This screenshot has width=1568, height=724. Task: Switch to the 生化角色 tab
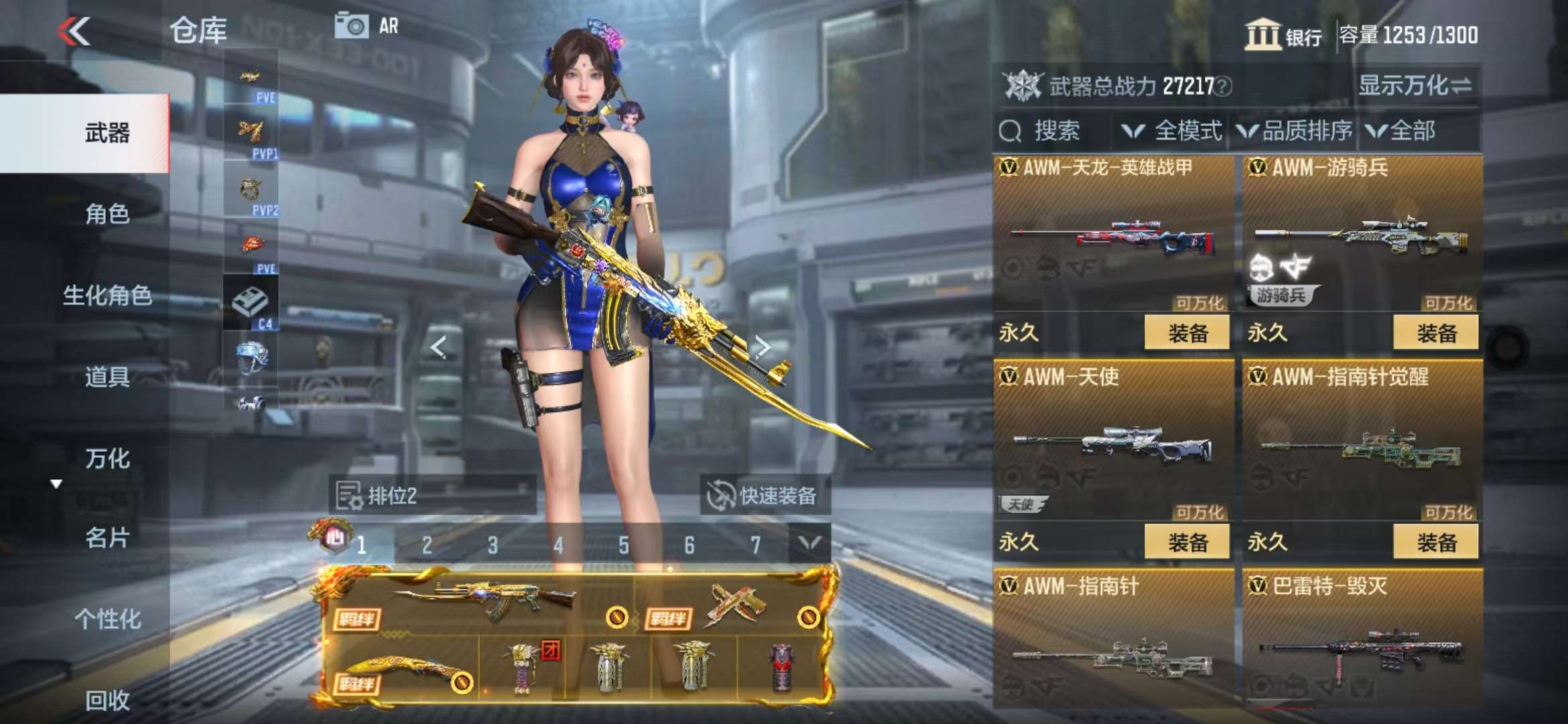click(107, 295)
